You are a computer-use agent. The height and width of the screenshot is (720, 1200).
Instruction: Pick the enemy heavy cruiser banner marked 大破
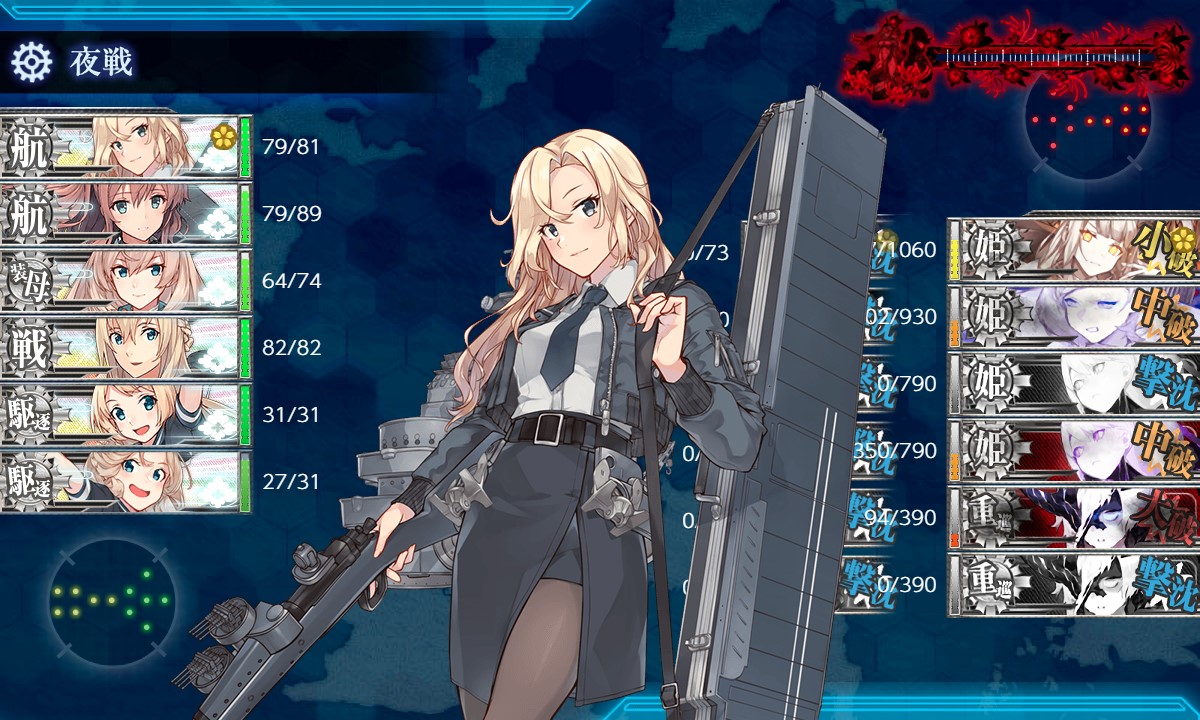(x=1074, y=517)
